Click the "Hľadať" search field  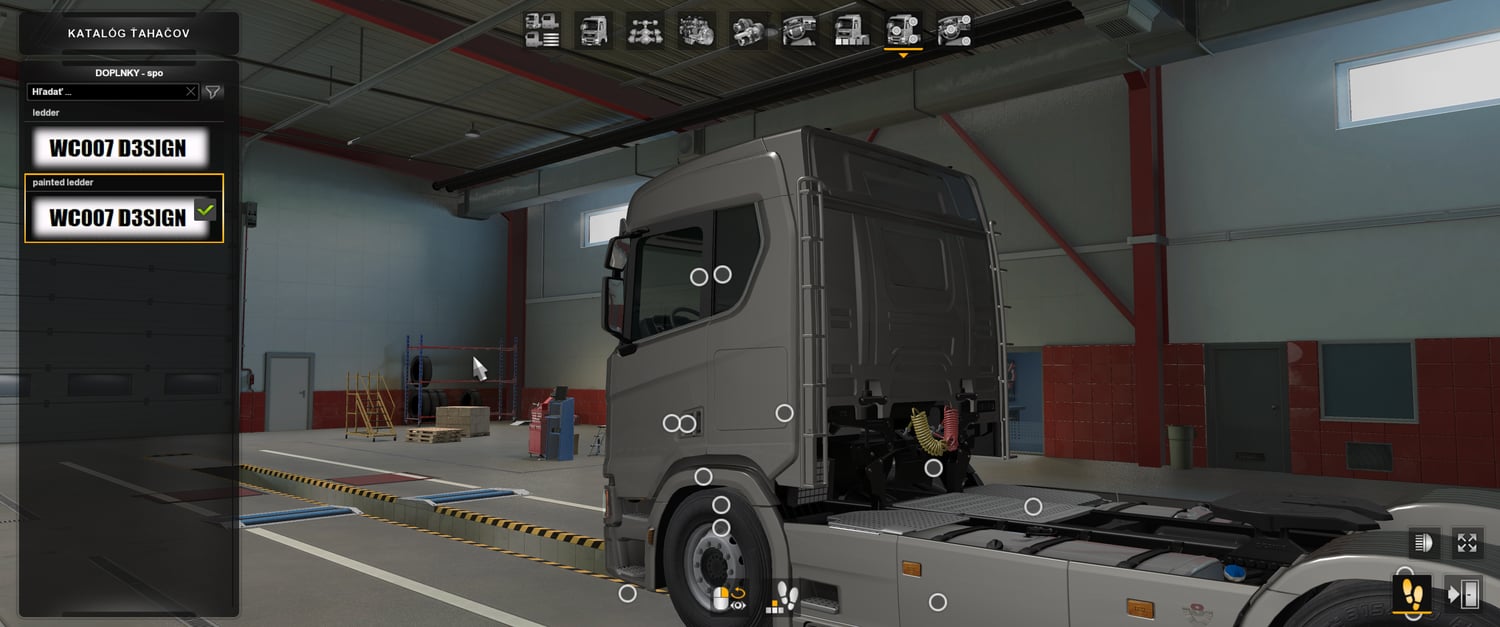pos(105,92)
